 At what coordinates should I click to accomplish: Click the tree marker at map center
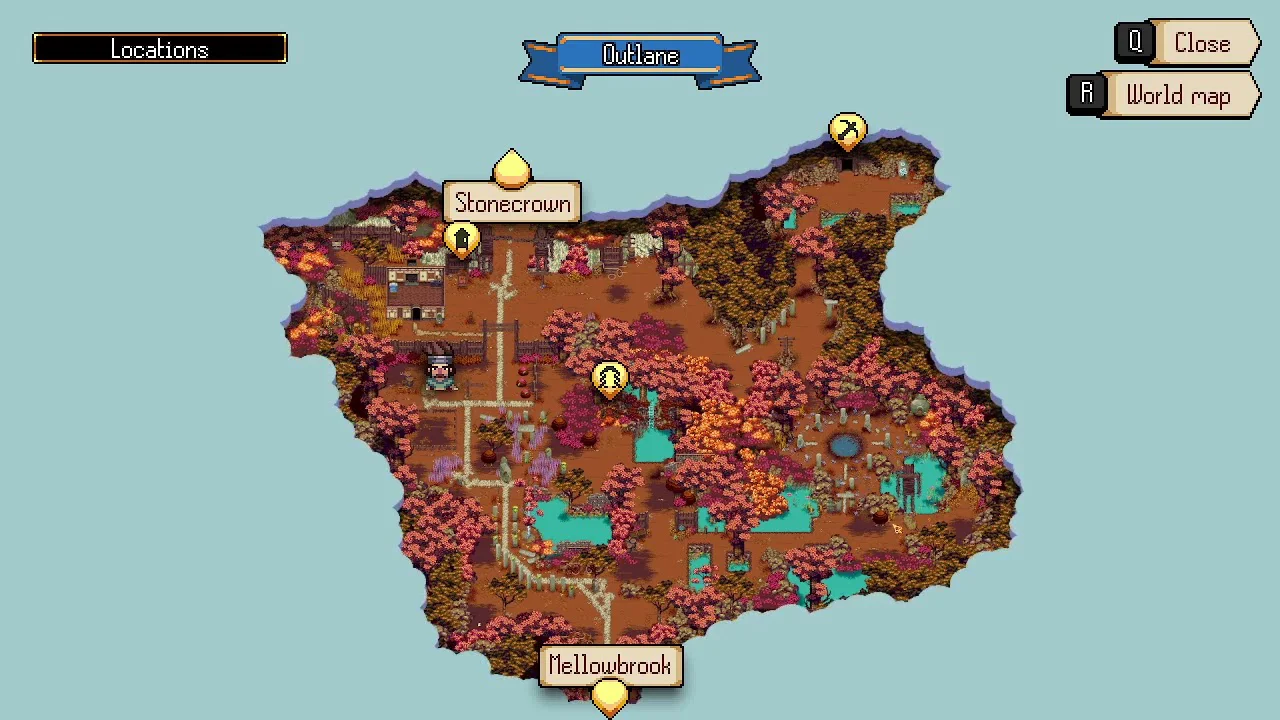[609, 379]
